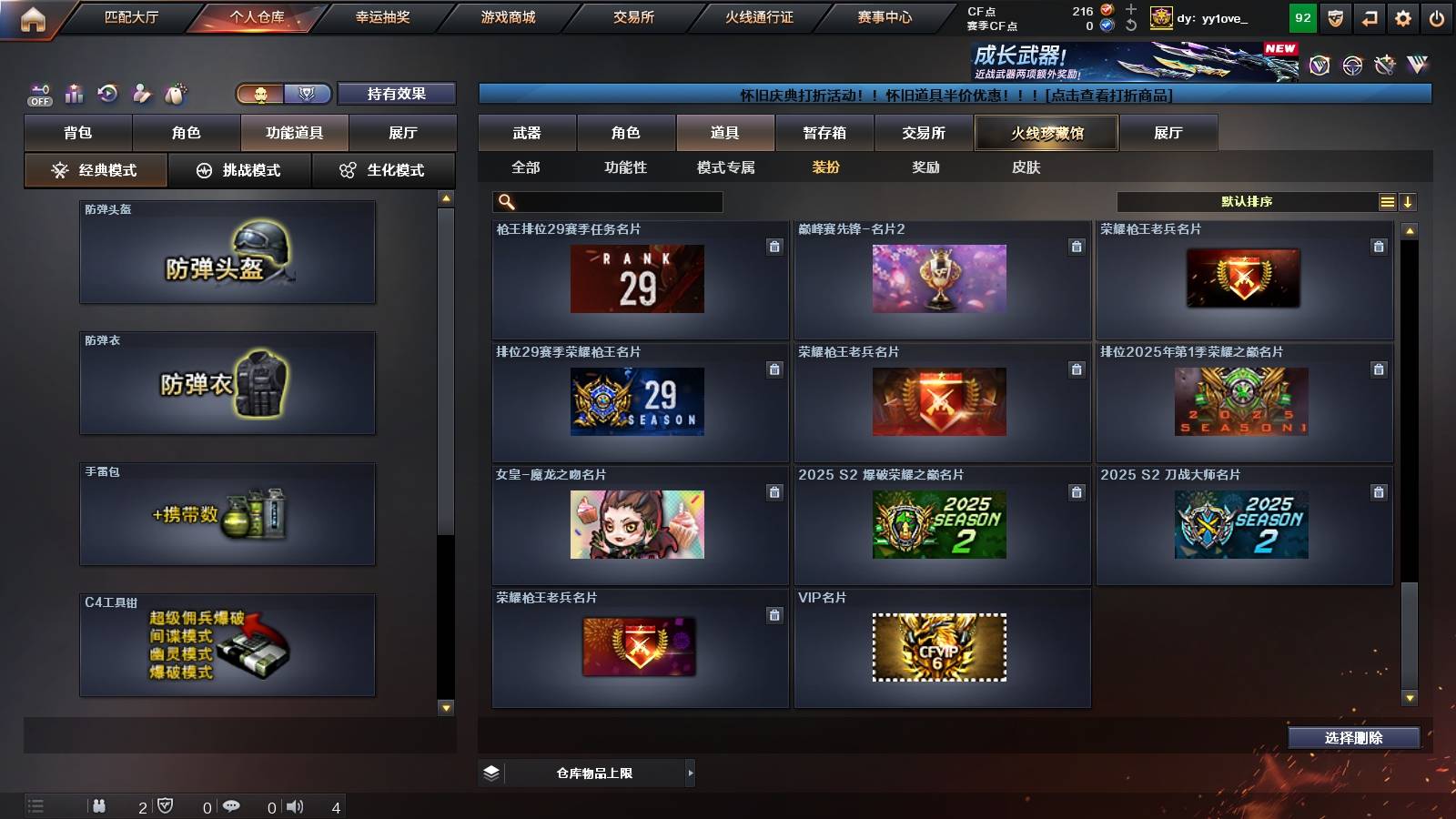Click the shield security icon in bottom status bar
The height and width of the screenshot is (819, 1456).
coord(166,804)
